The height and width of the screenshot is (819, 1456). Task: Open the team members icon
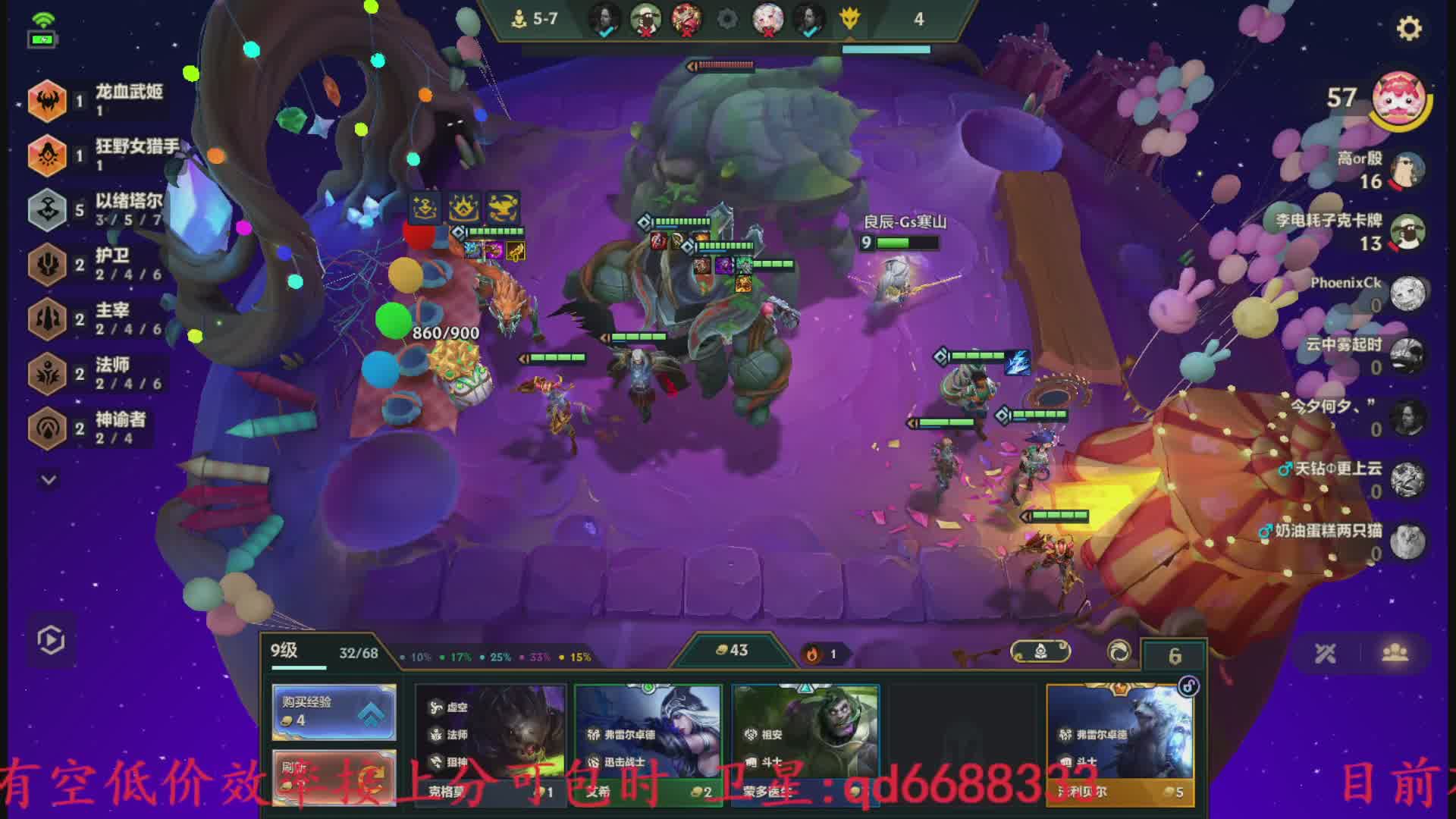1395,654
